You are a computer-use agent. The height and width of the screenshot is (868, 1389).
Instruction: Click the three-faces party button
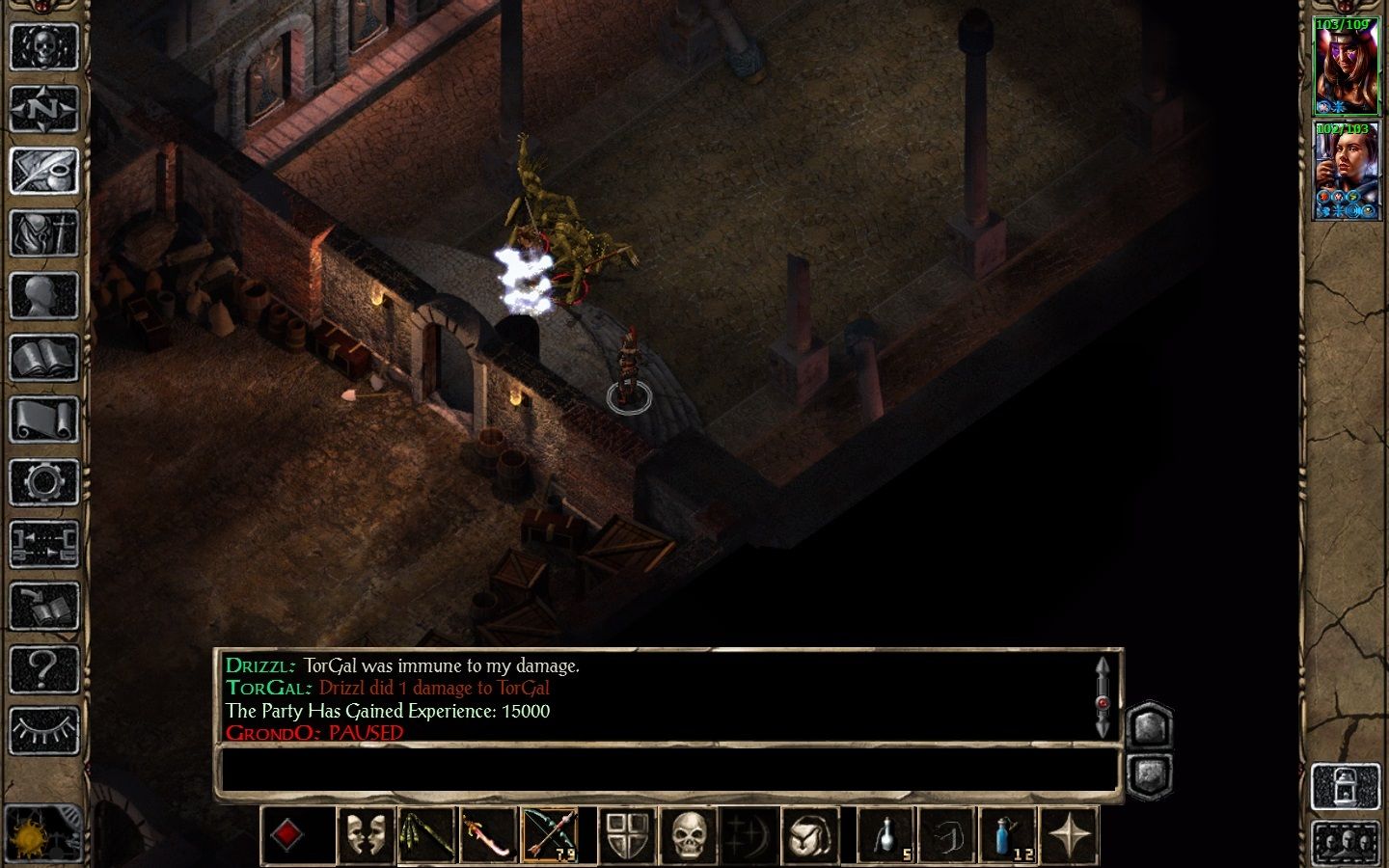pyautogui.click(x=1346, y=843)
